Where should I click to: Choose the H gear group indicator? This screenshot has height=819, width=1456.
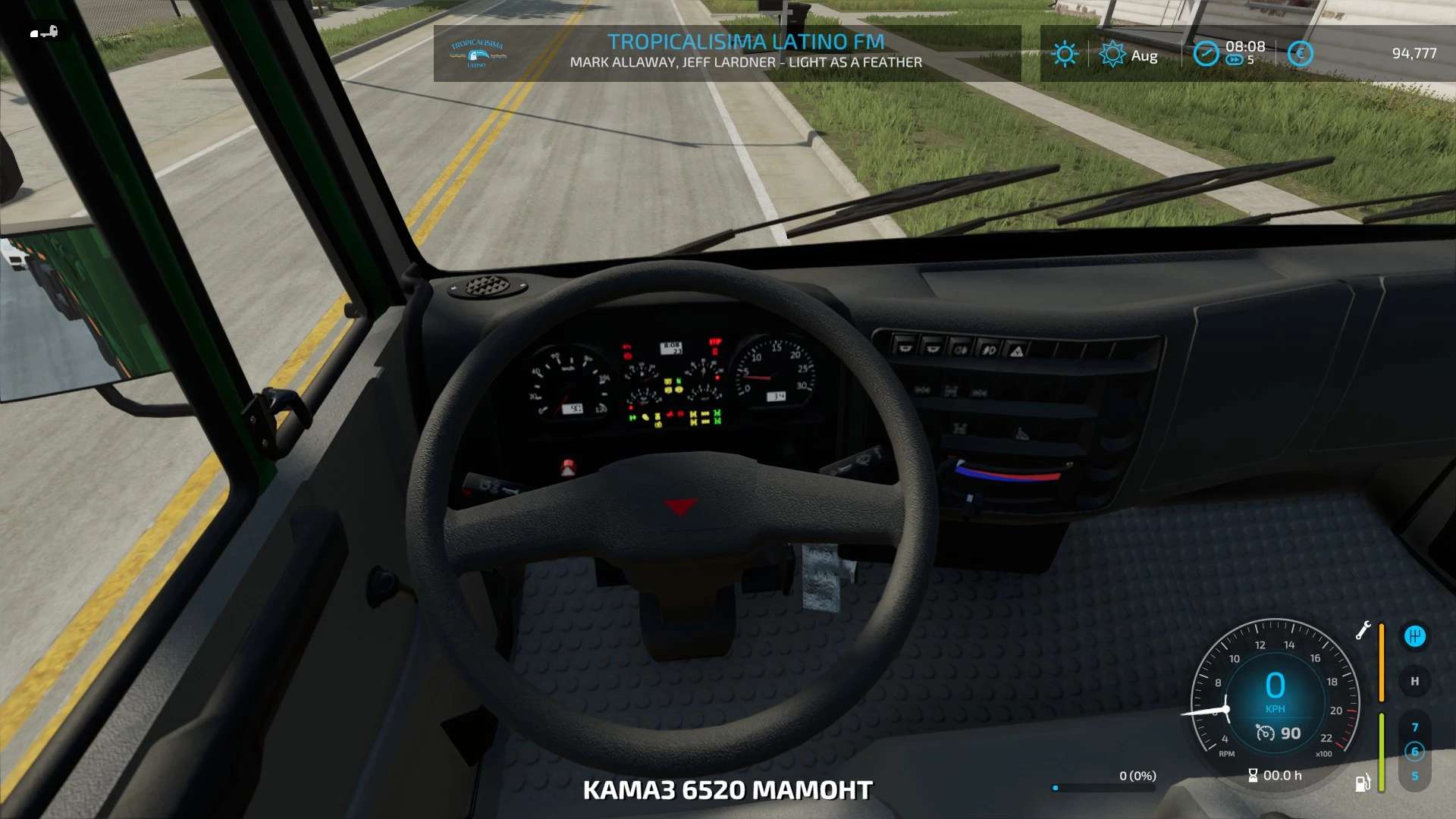(x=1414, y=681)
